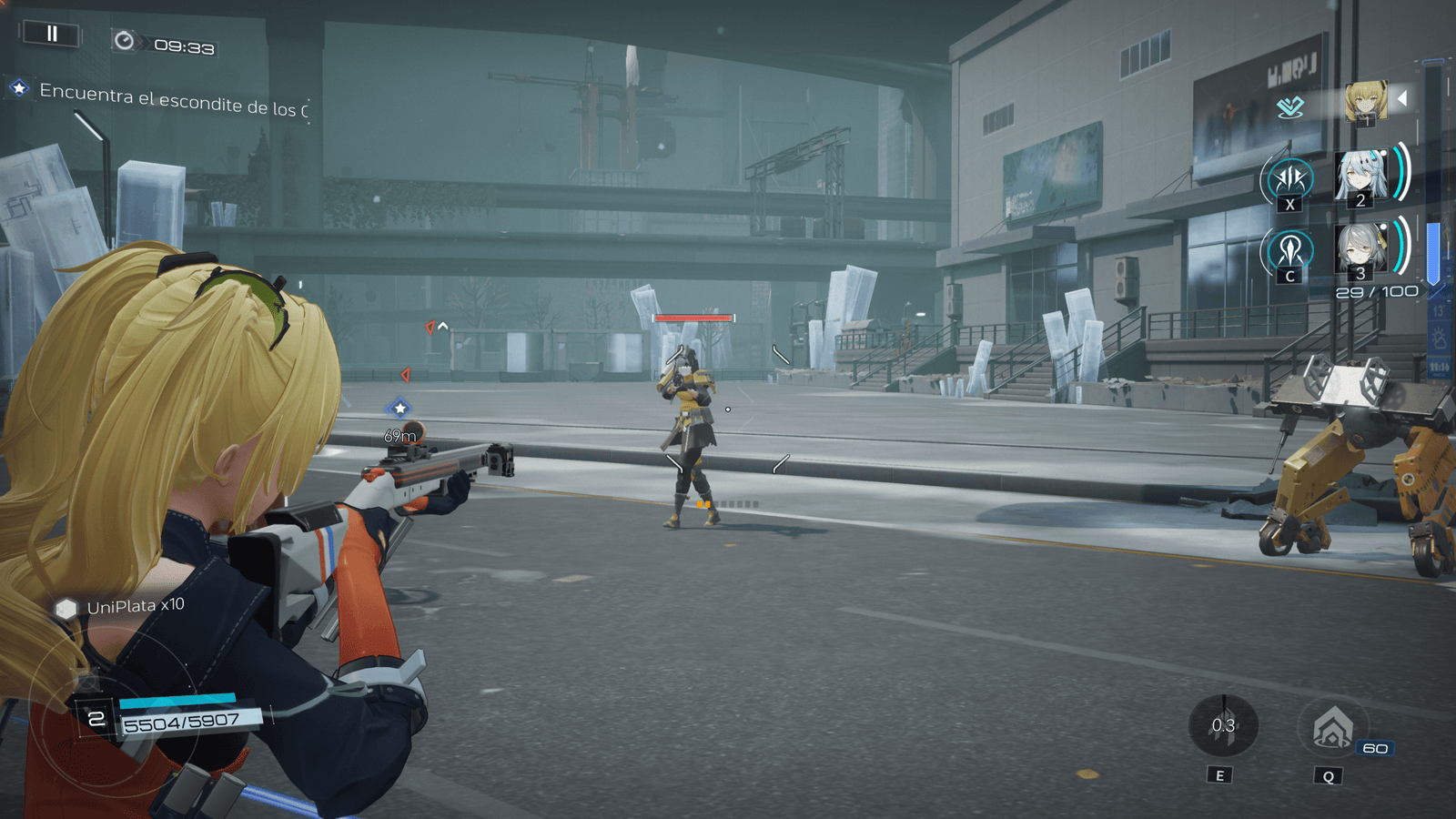Viewport: 1456px width, 819px height.
Task: Select the blonde character portrait in slot 1
Action: [1365, 101]
